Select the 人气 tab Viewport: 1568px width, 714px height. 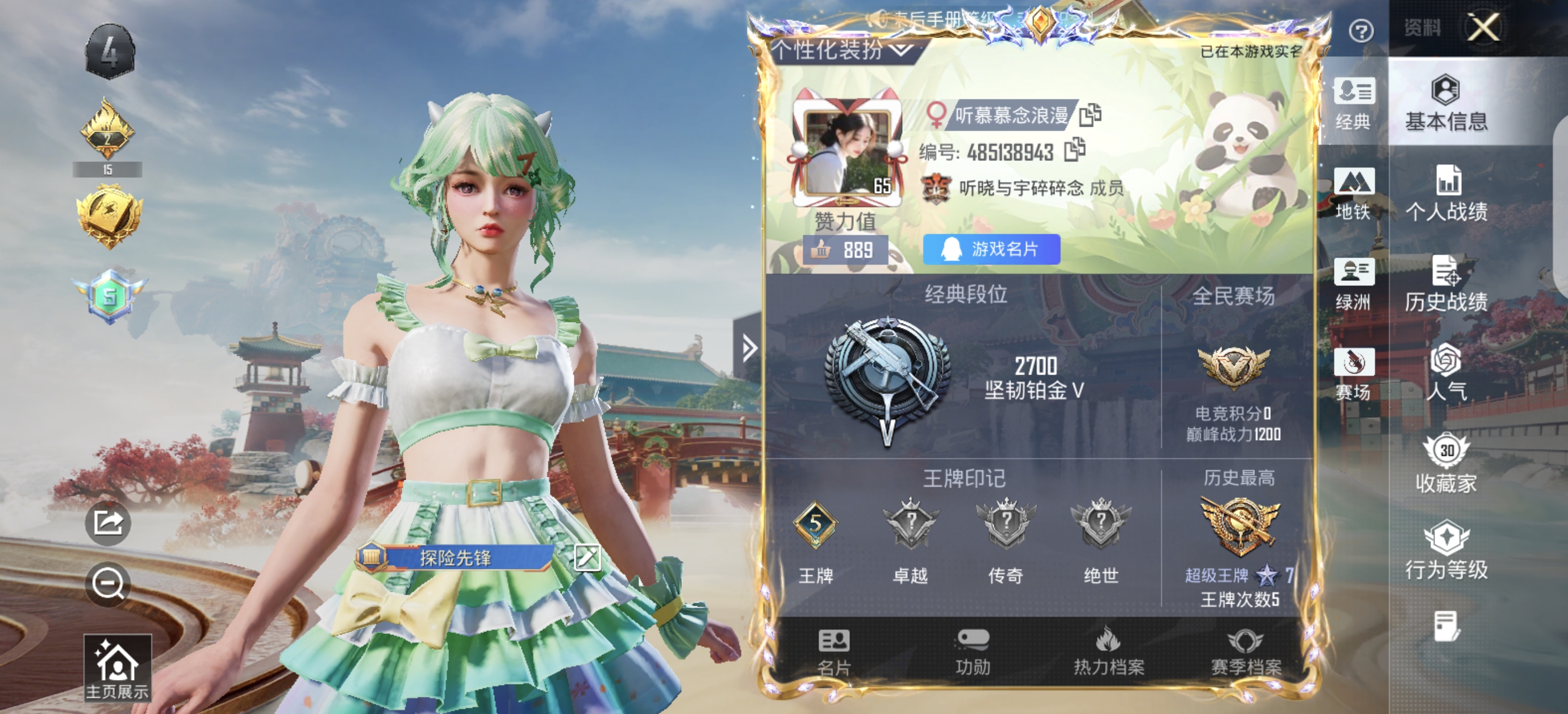click(x=1446, y=373)
